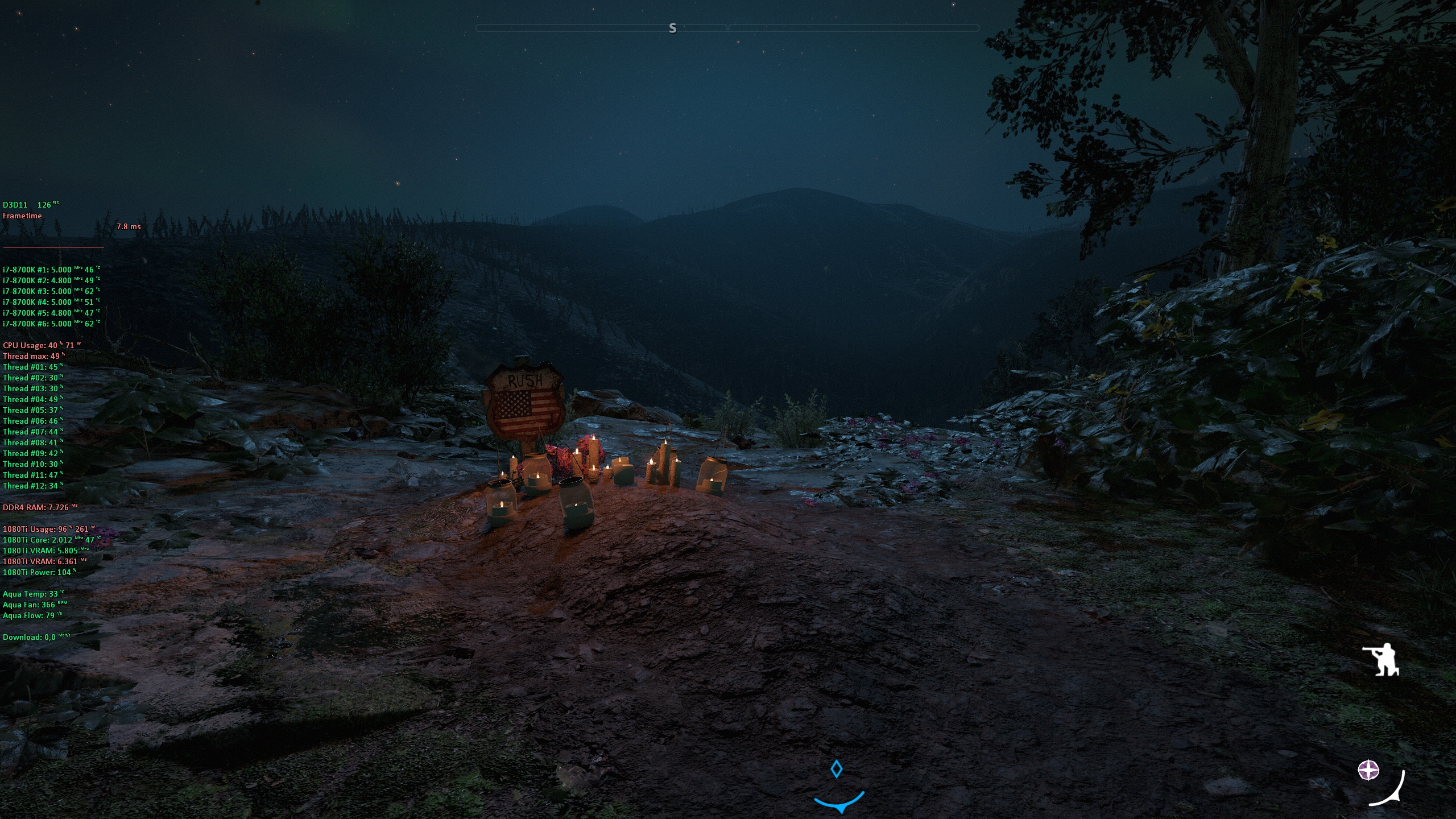Screen dimensions: 1456x819
Task: Click the V marker on the compass bar
Action: pos(728,27)
